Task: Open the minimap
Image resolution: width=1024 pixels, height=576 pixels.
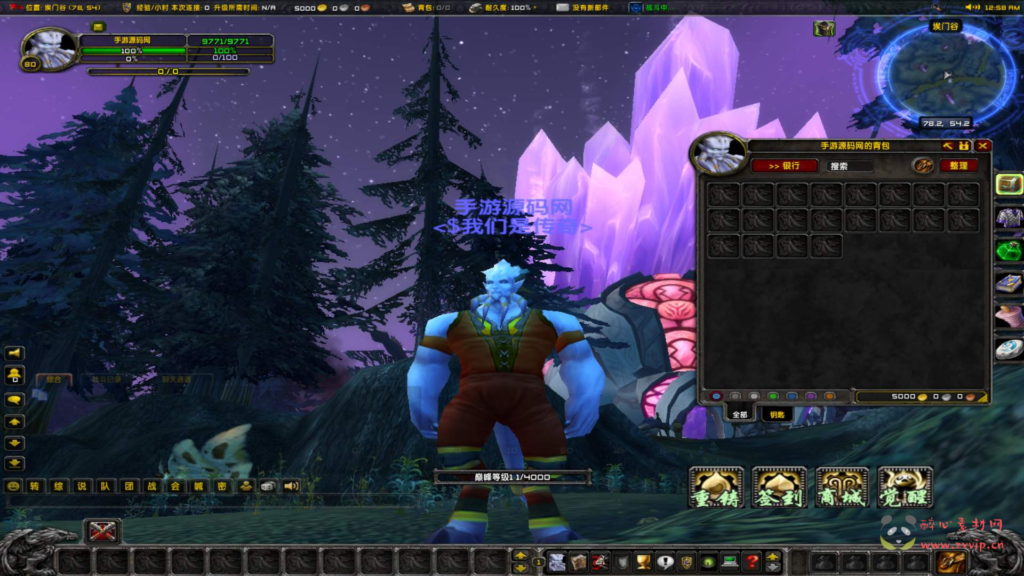Action: point(944,75)
